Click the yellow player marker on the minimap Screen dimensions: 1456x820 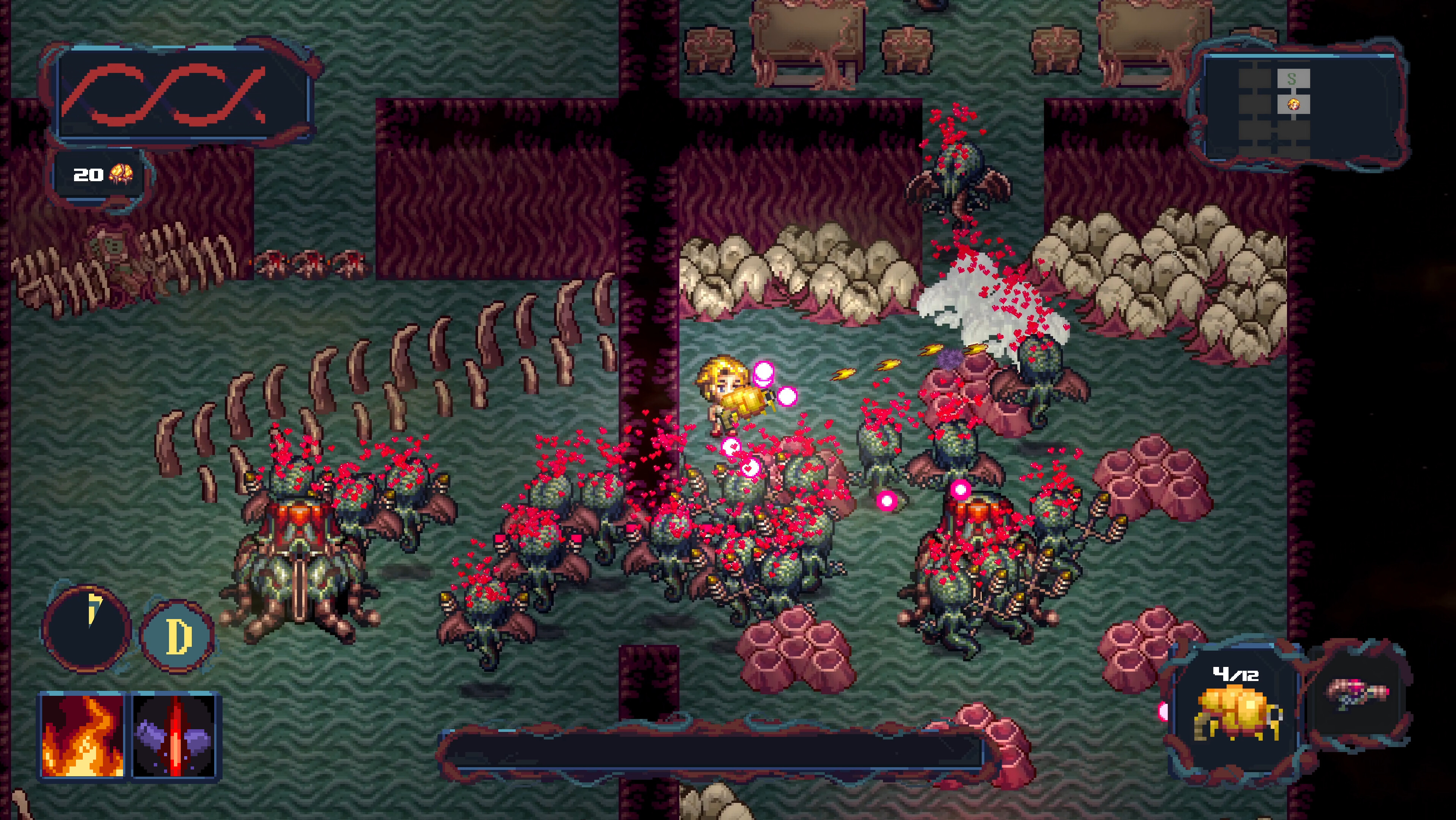[x=1294, y=104]
